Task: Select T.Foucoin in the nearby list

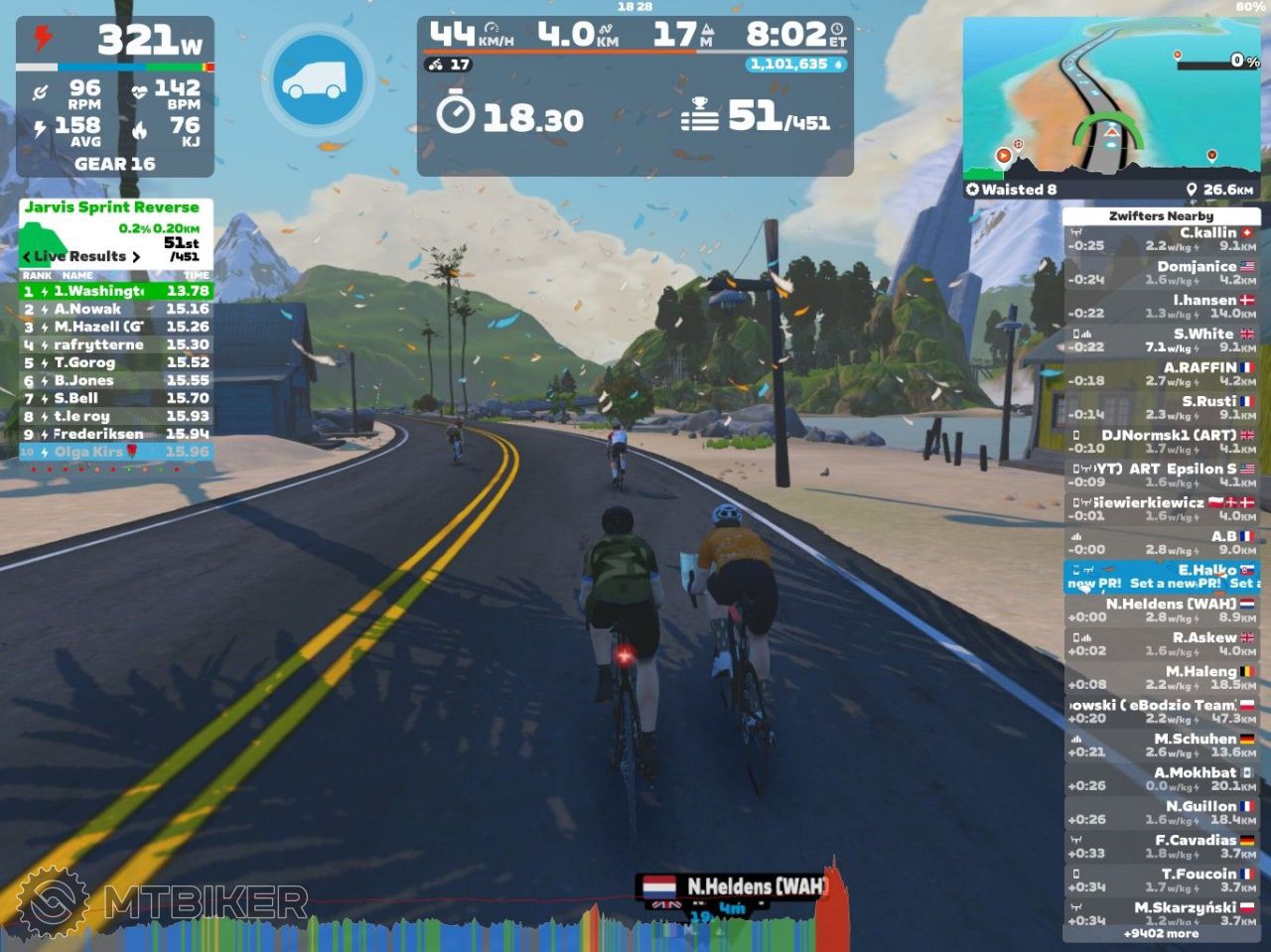Action: 1162,881
